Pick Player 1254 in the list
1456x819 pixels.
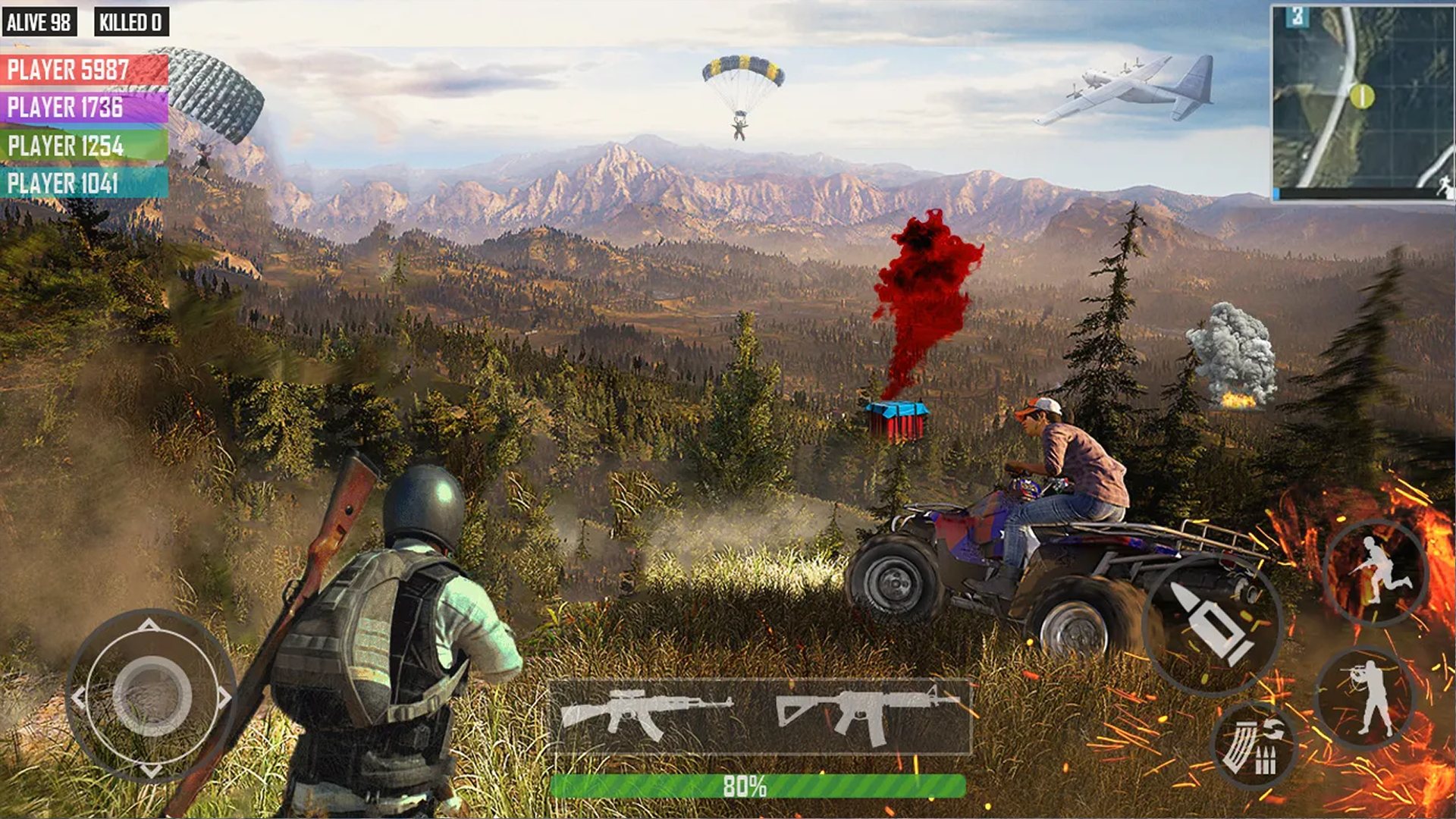pyautogui.click(x=84, y=146)
